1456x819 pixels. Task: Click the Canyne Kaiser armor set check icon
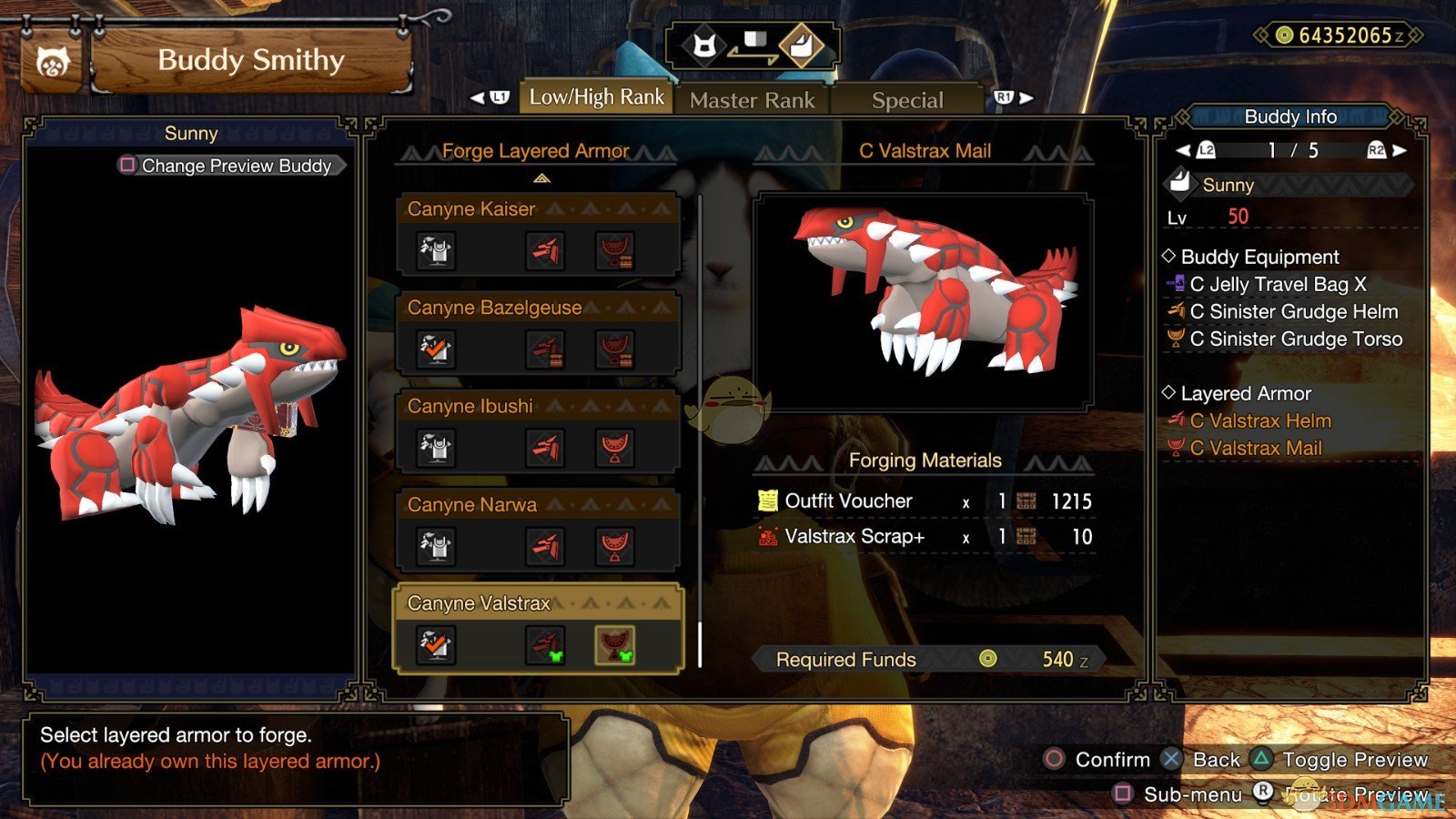tap(435, 253)
